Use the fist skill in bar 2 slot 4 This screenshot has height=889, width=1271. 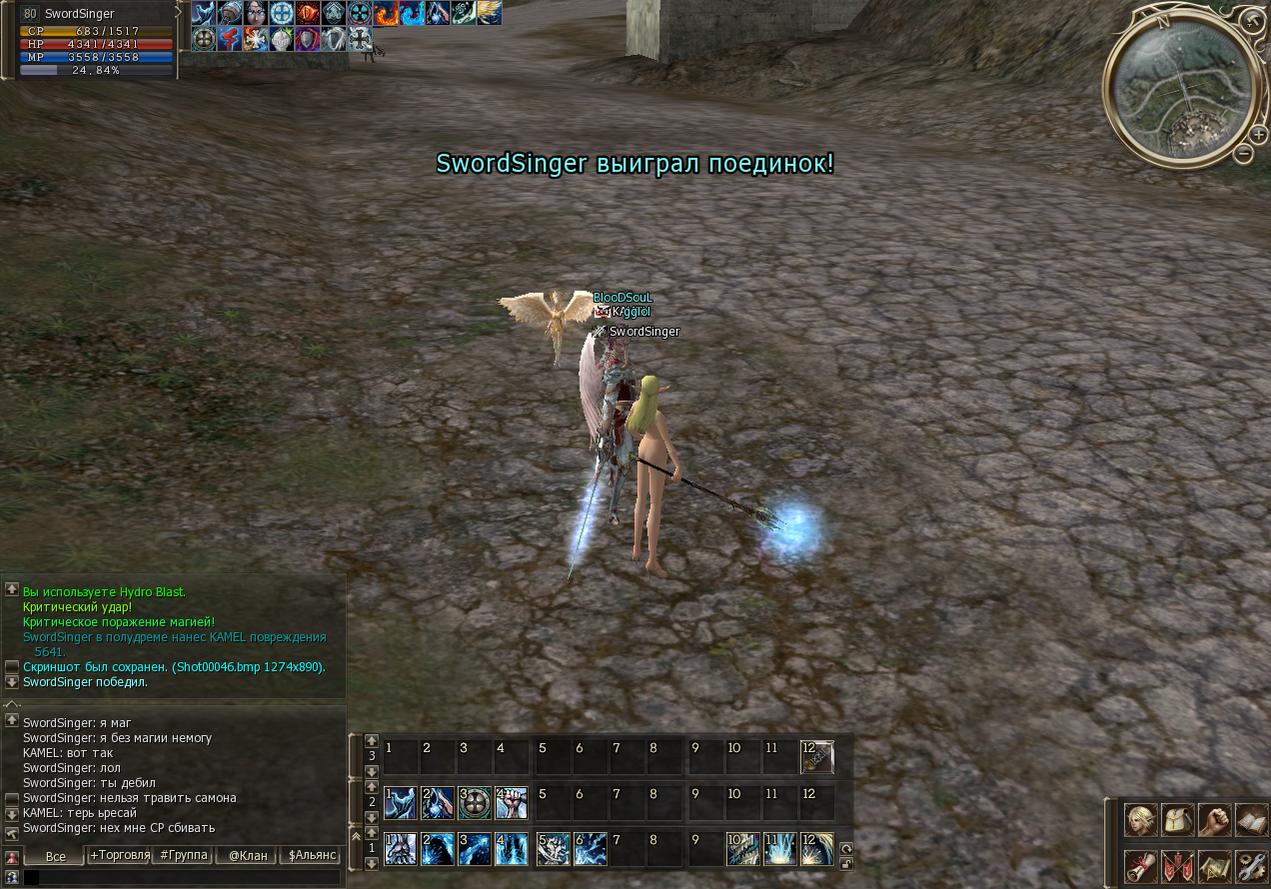tap(511, 802)
